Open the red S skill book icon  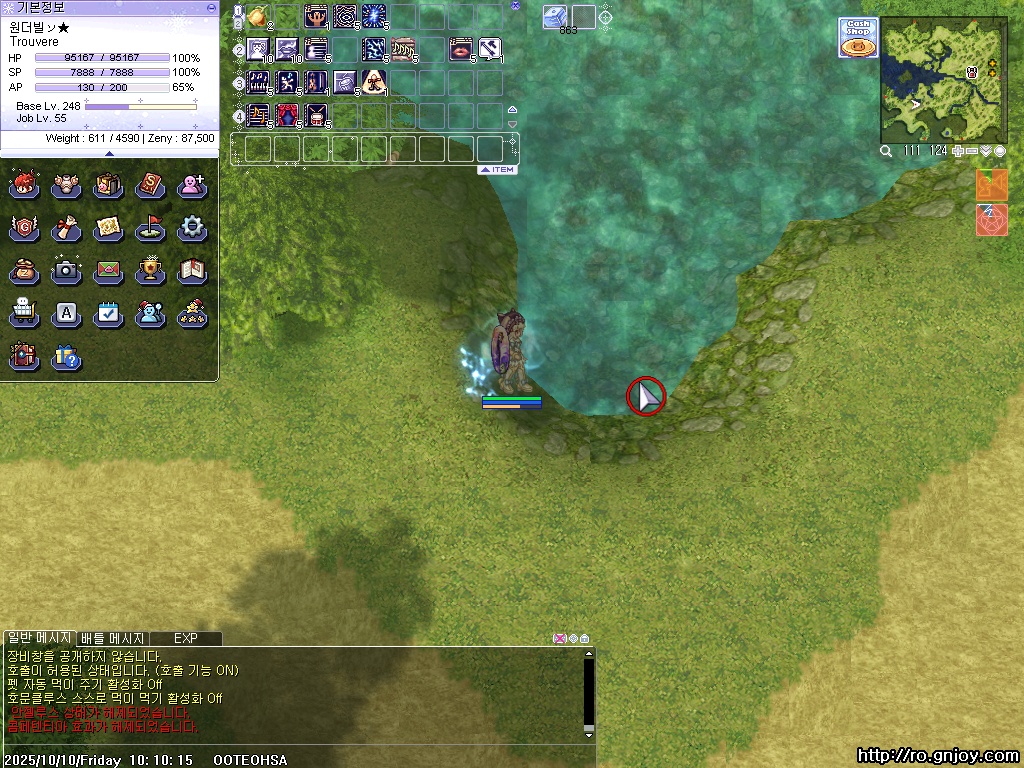(x=150, y=185)
